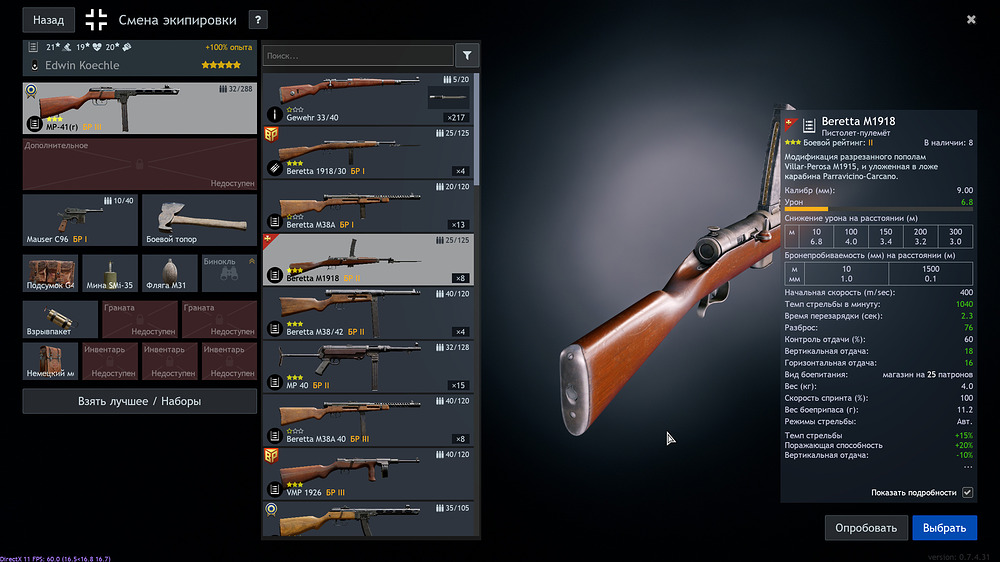Click the equipped MP-41(r) primary weapon slot
Image resolution: width=1000 pixels, height=562 pixels.
tap(139, 108)
